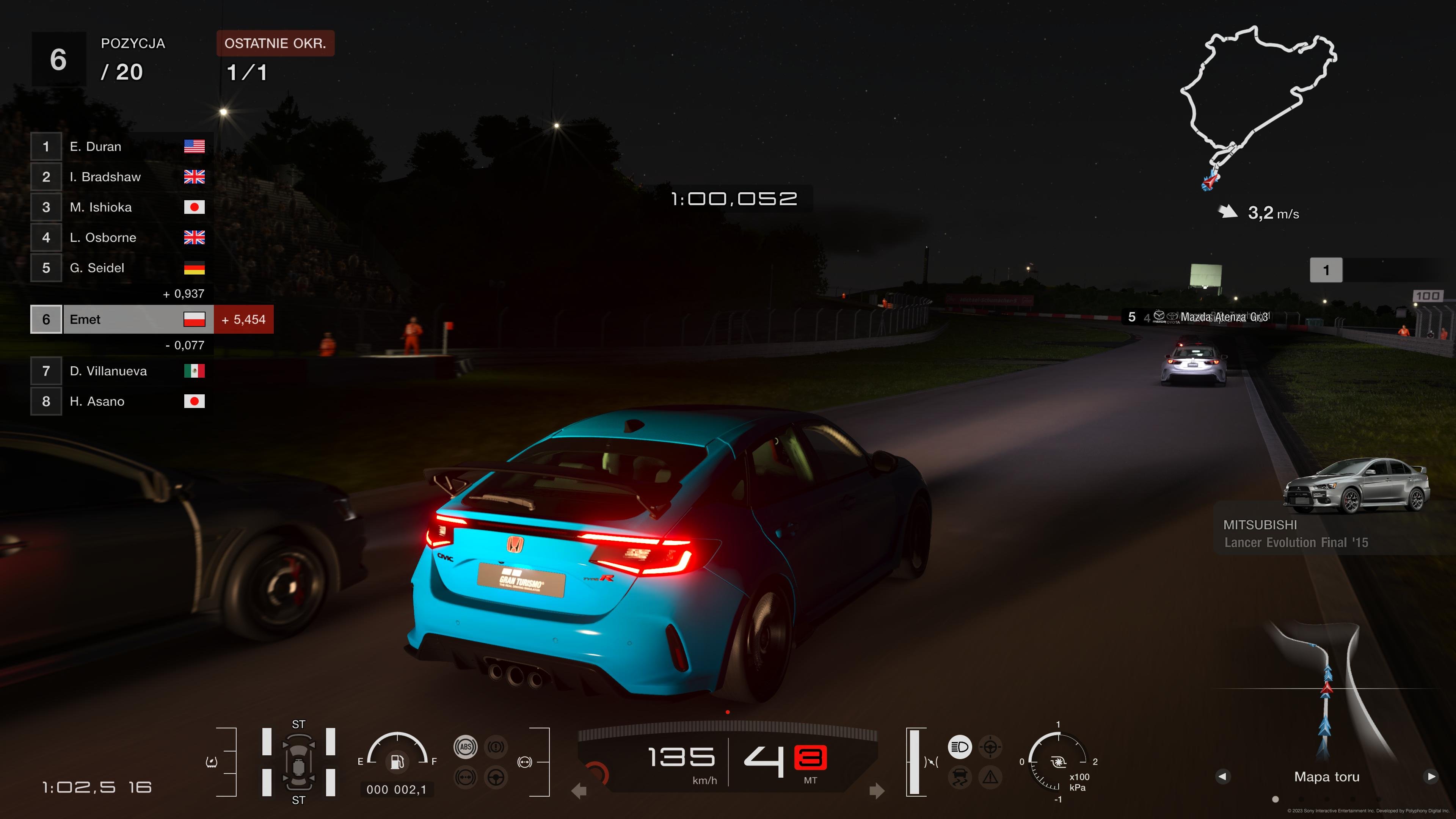The height and width of the screenshot is (819, 1456).
Task: Switch Mapa toru panel to previous view
Action: [1222, 776]
